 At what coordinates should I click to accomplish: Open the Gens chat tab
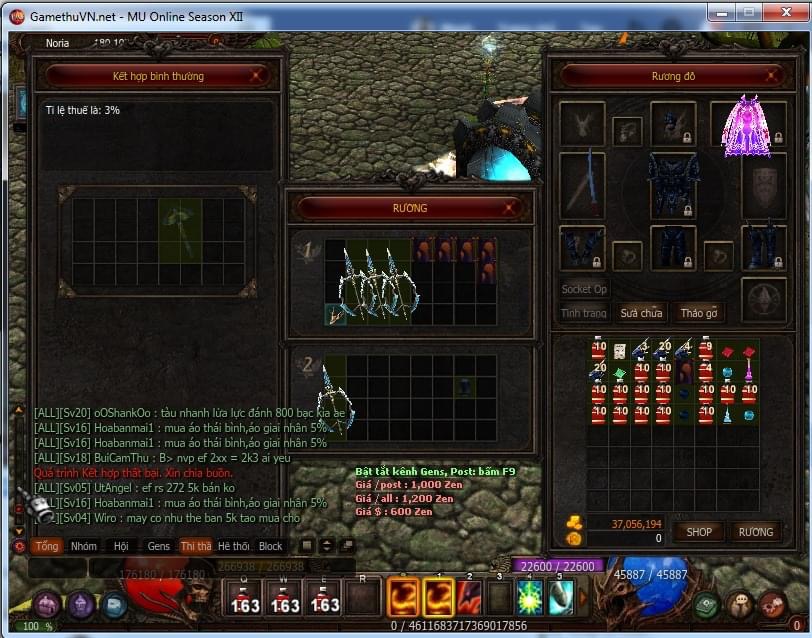coord(159,547)
